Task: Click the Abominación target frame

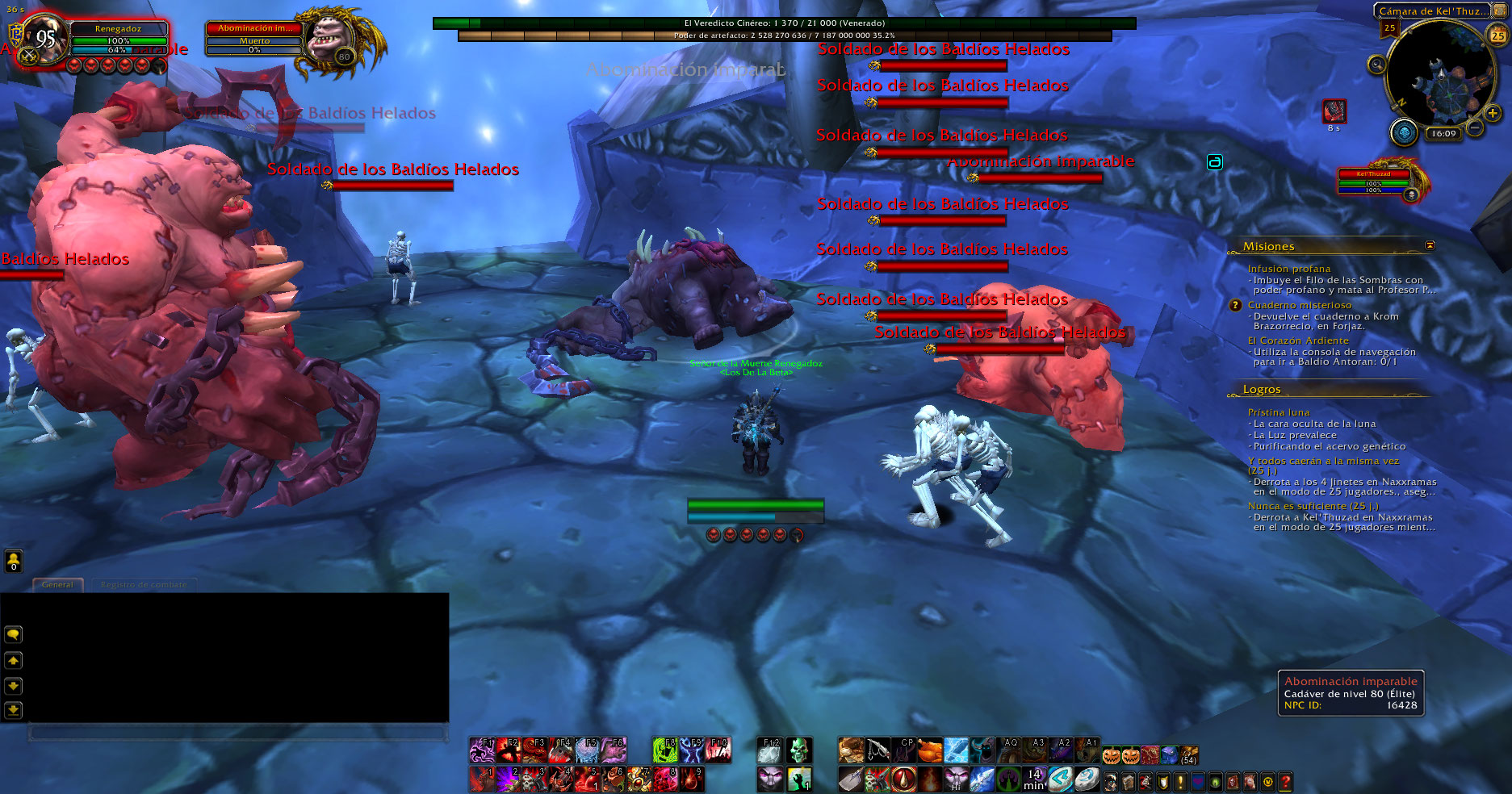Action: point(254,39)
